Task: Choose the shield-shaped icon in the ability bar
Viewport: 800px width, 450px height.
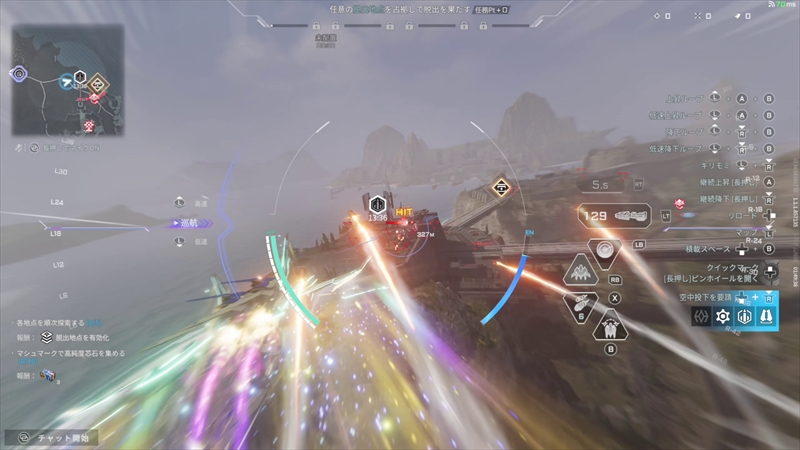Action: [x=744, y=316]
